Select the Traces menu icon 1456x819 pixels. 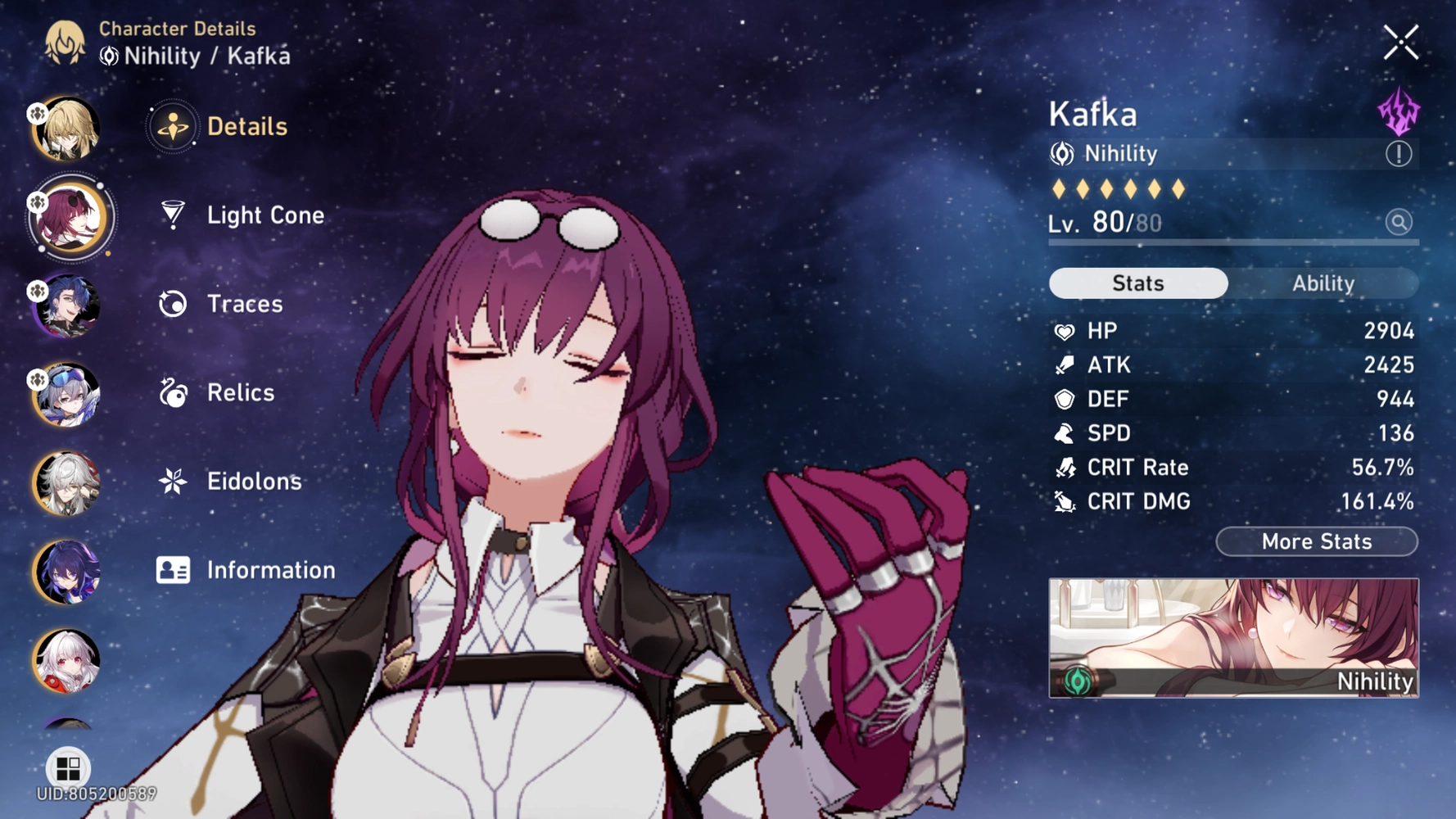(170, 304)
